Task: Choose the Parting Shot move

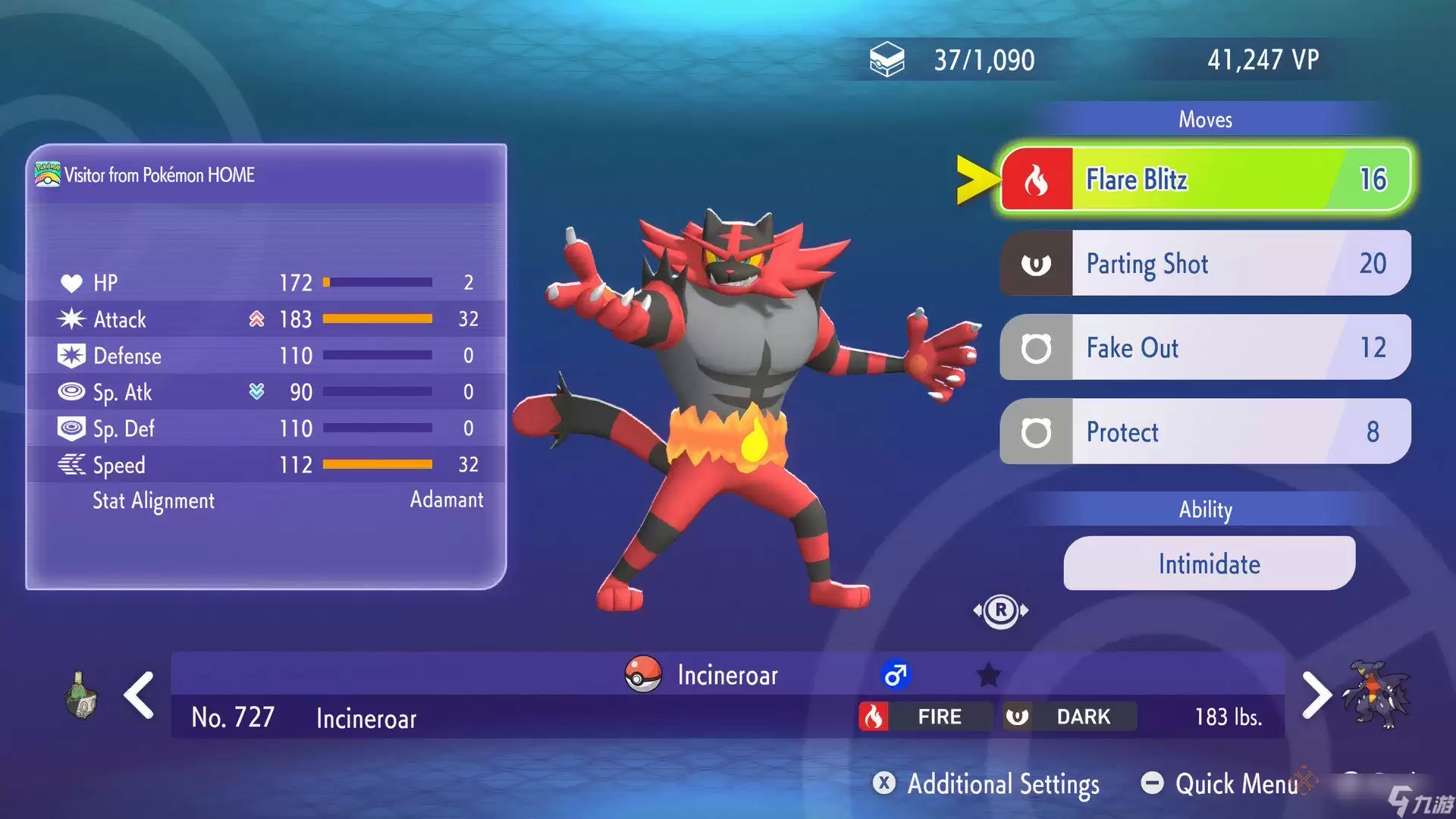Action: pos(1204,264)
